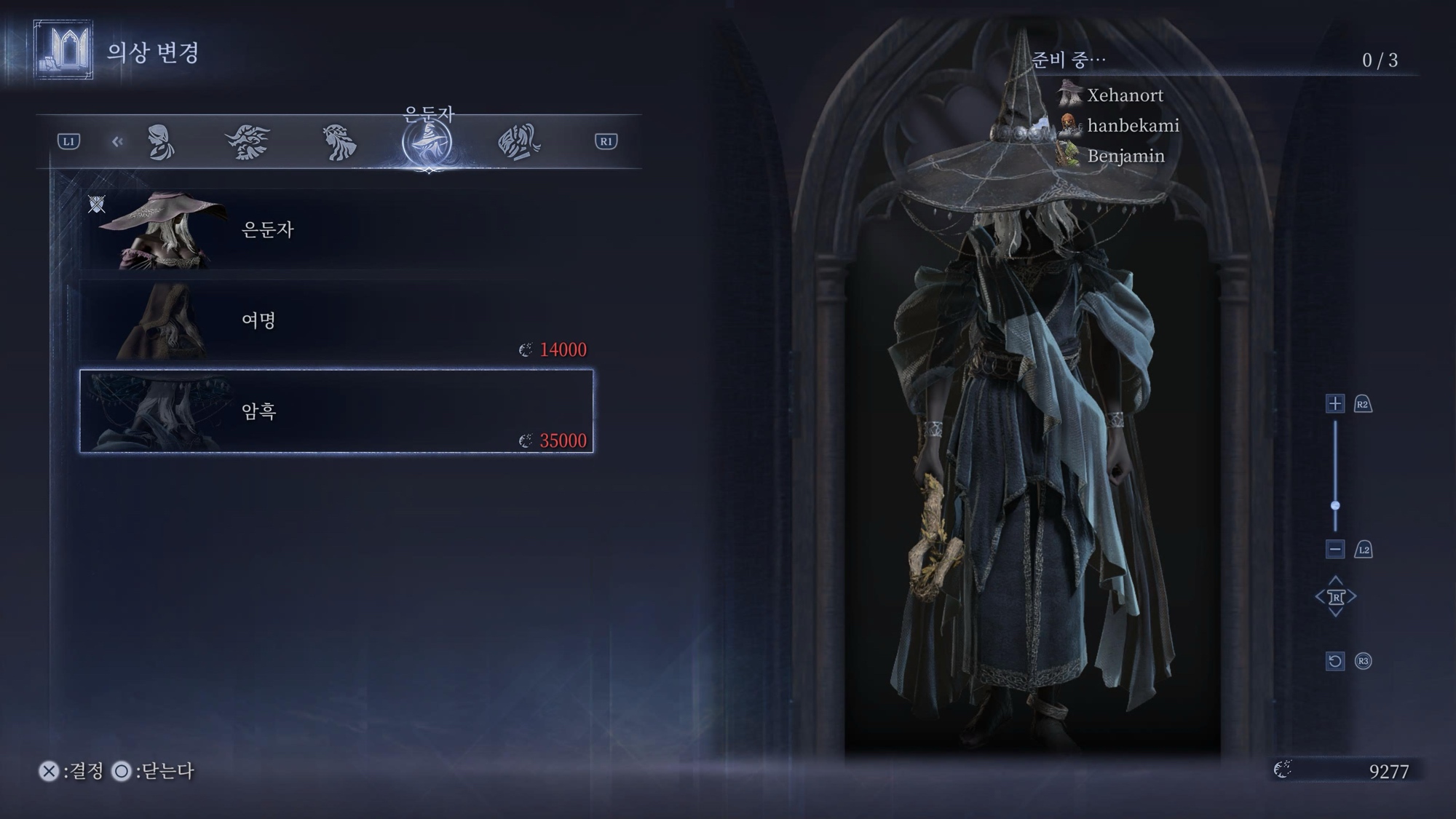The height and width of the screenshot is (819, 1456).
Task: Zoom out with the minus button
Action: point(1334,550)
